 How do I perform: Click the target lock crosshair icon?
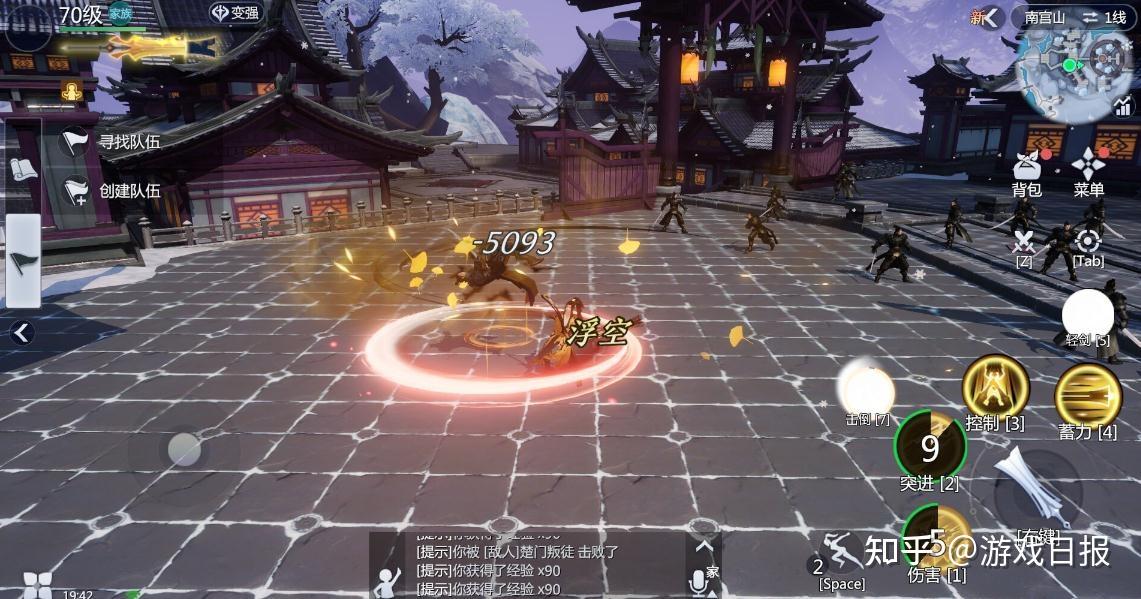[1088, 242]
